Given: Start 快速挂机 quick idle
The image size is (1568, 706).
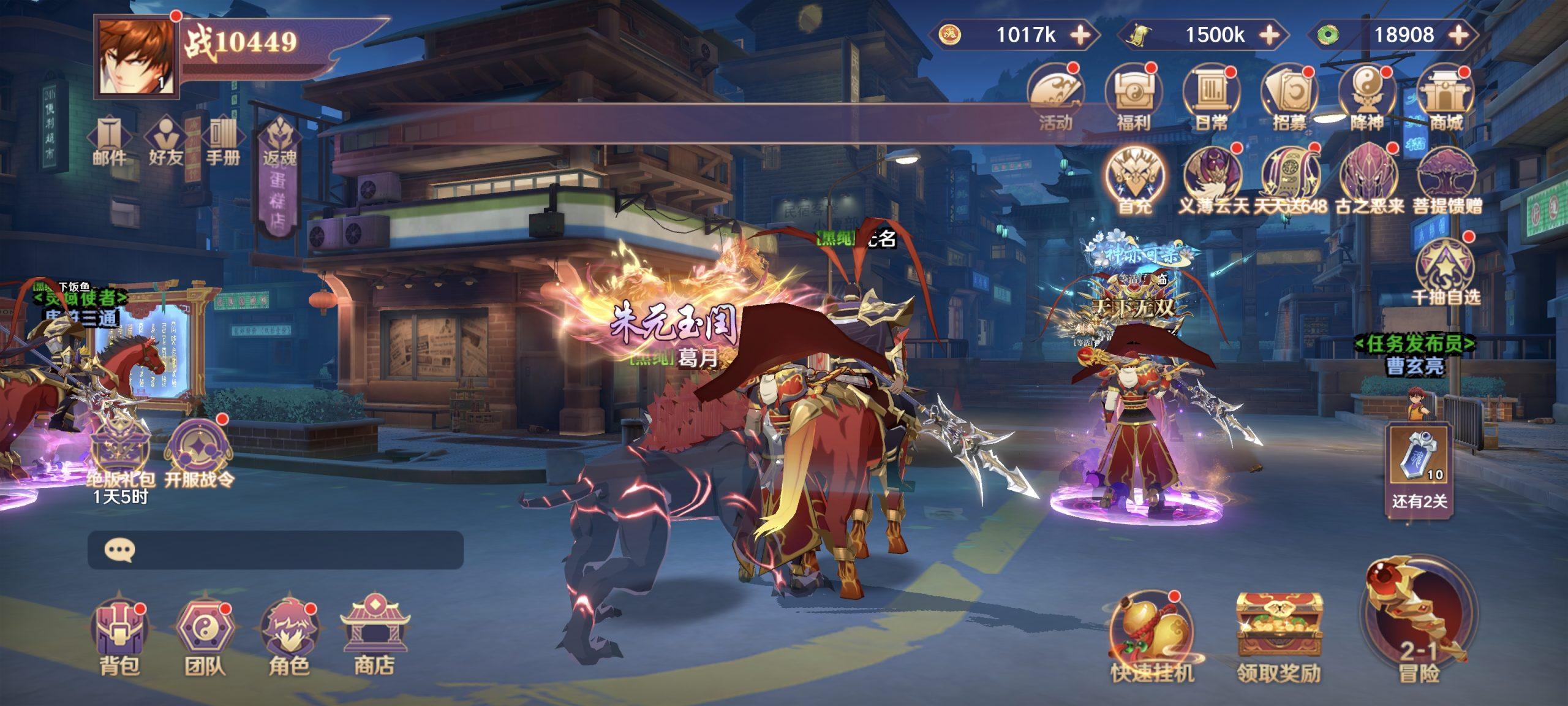Looking at the screenshot, I should 1151,637.
